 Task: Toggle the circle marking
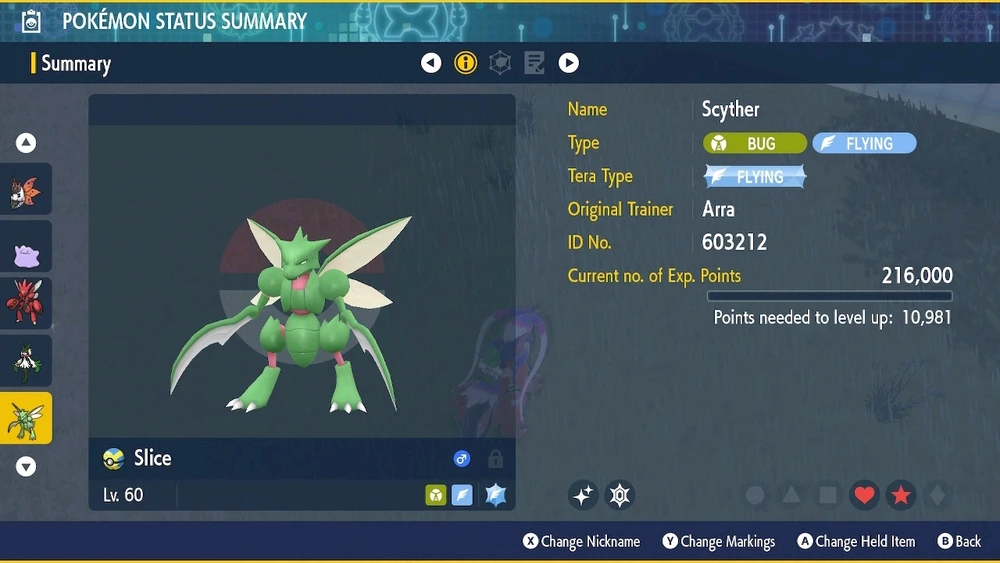click(756, 495)
